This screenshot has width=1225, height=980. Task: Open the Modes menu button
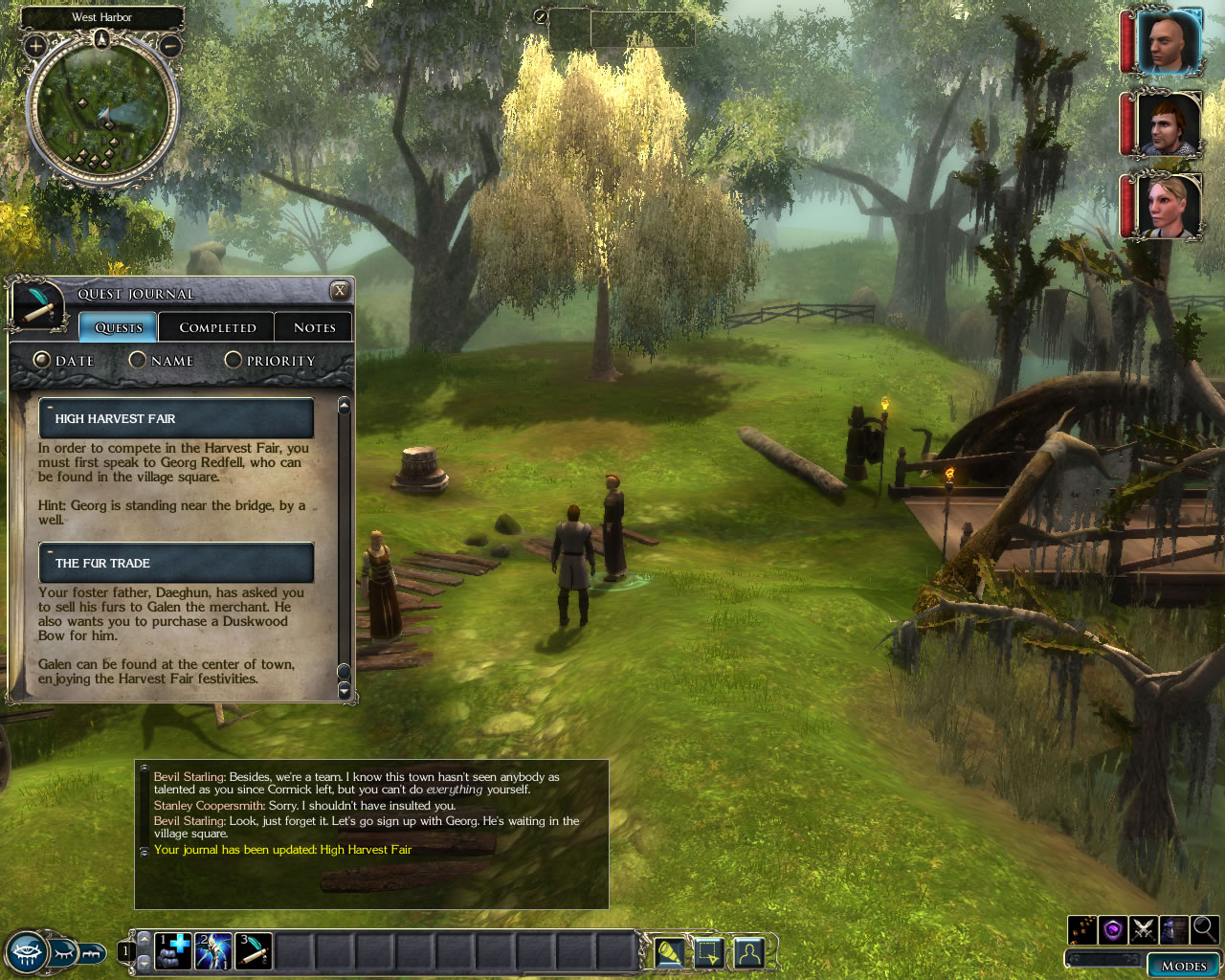tap(1184, 965)
